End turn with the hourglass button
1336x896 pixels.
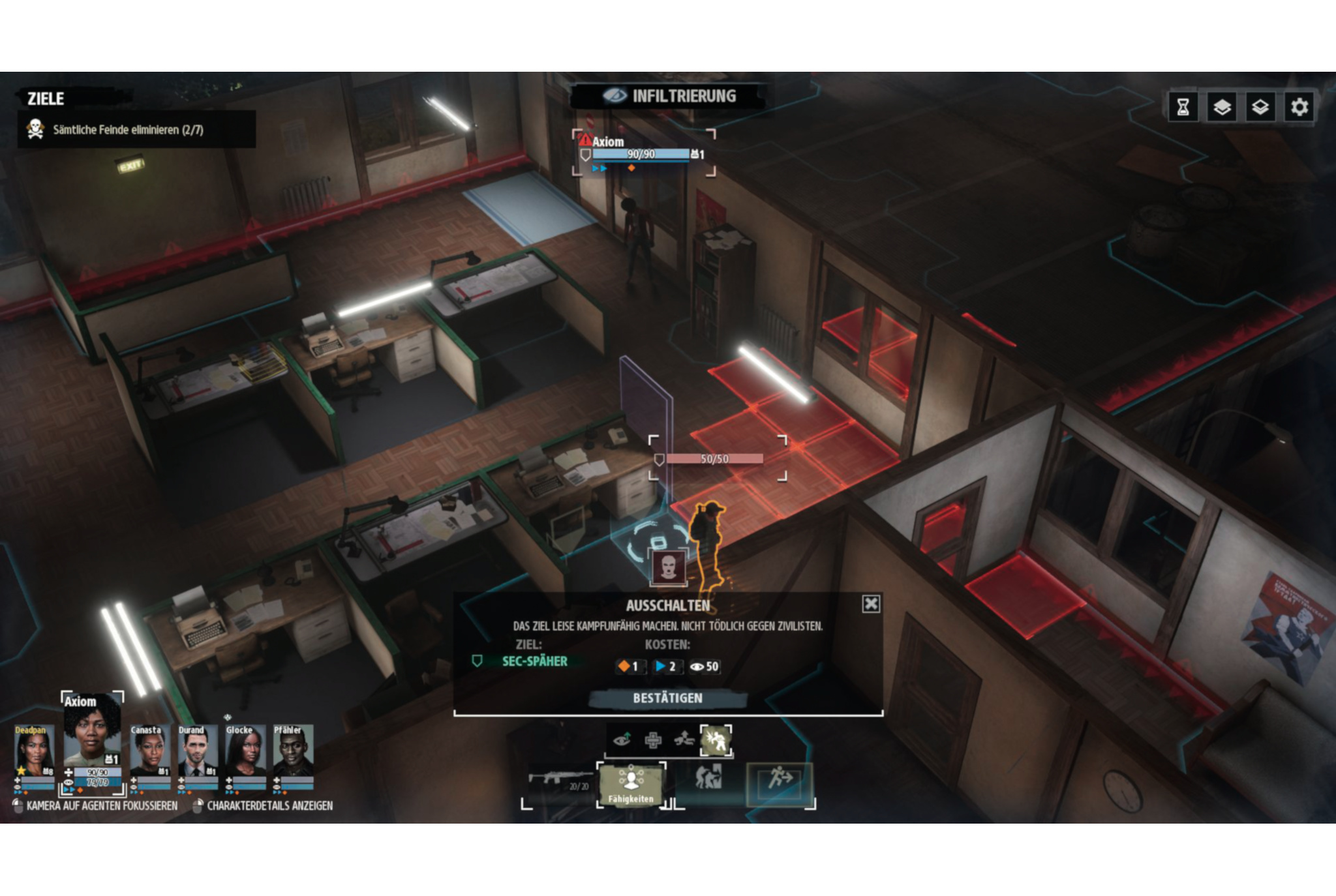click(1183, 107)
